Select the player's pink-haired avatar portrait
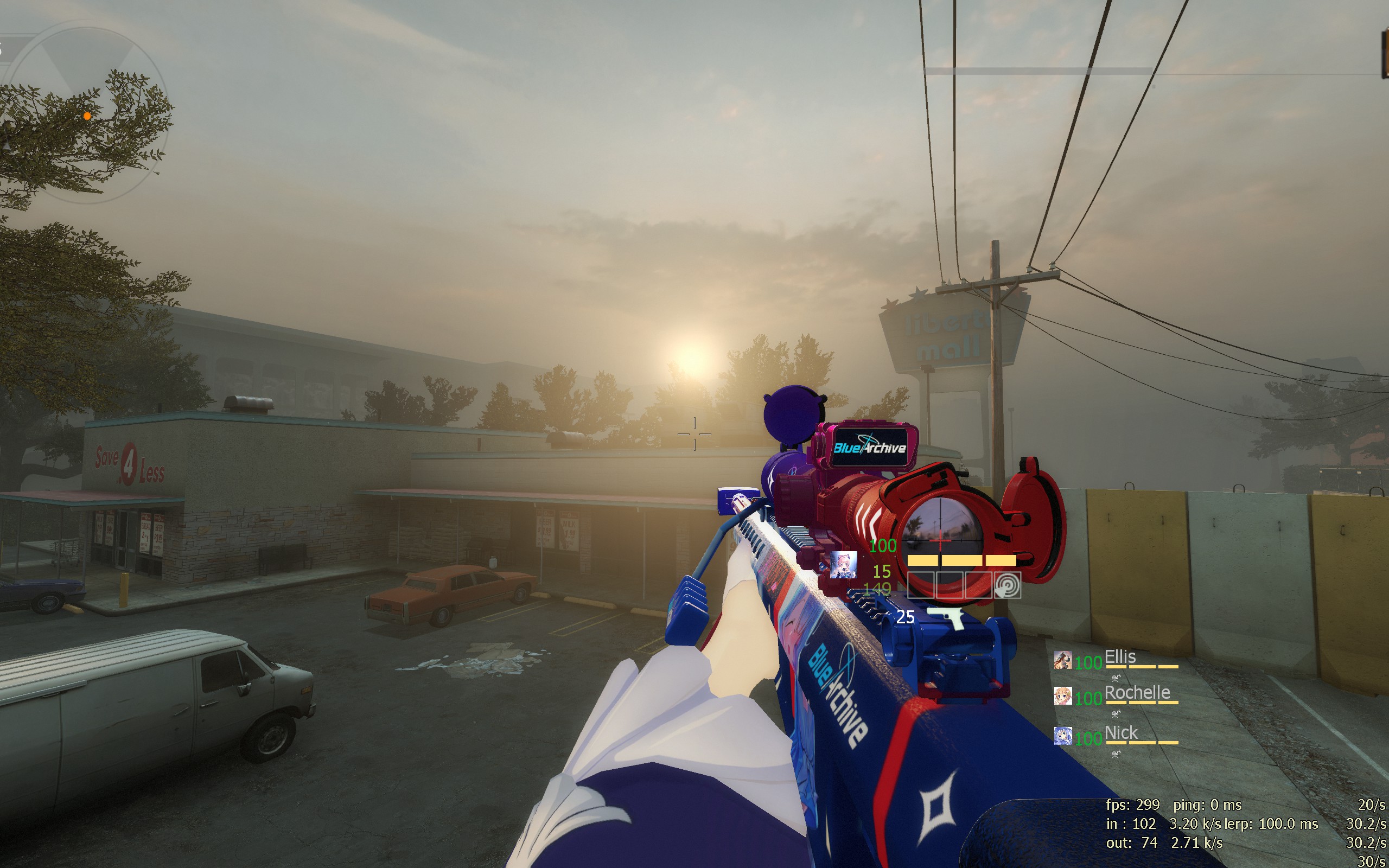This screenshot has height=868, width=1389. tap(844, 564)
